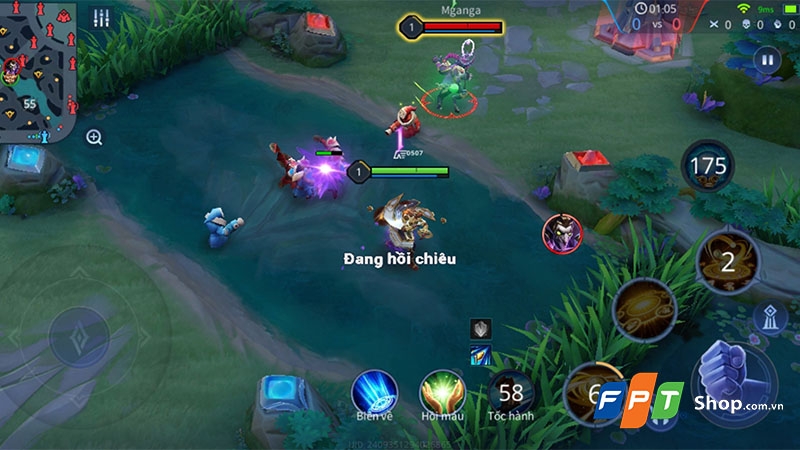Viewport: 800px width, 450px height.
Task: Pause the match
Action: click(768, 60)
